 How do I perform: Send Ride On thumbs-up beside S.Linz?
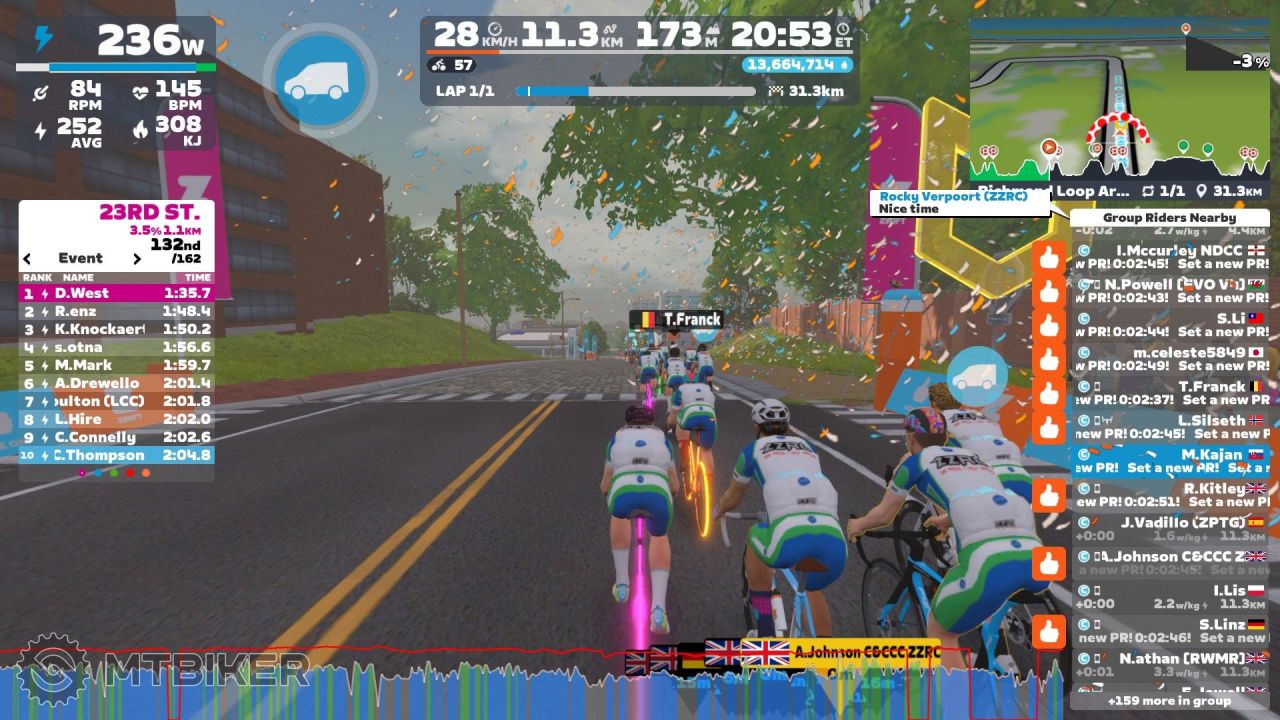1048,632
